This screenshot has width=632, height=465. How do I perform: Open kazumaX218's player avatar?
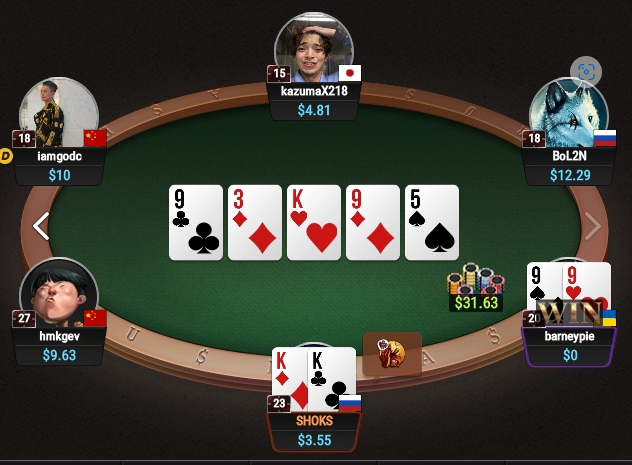(x=315, y=49)
